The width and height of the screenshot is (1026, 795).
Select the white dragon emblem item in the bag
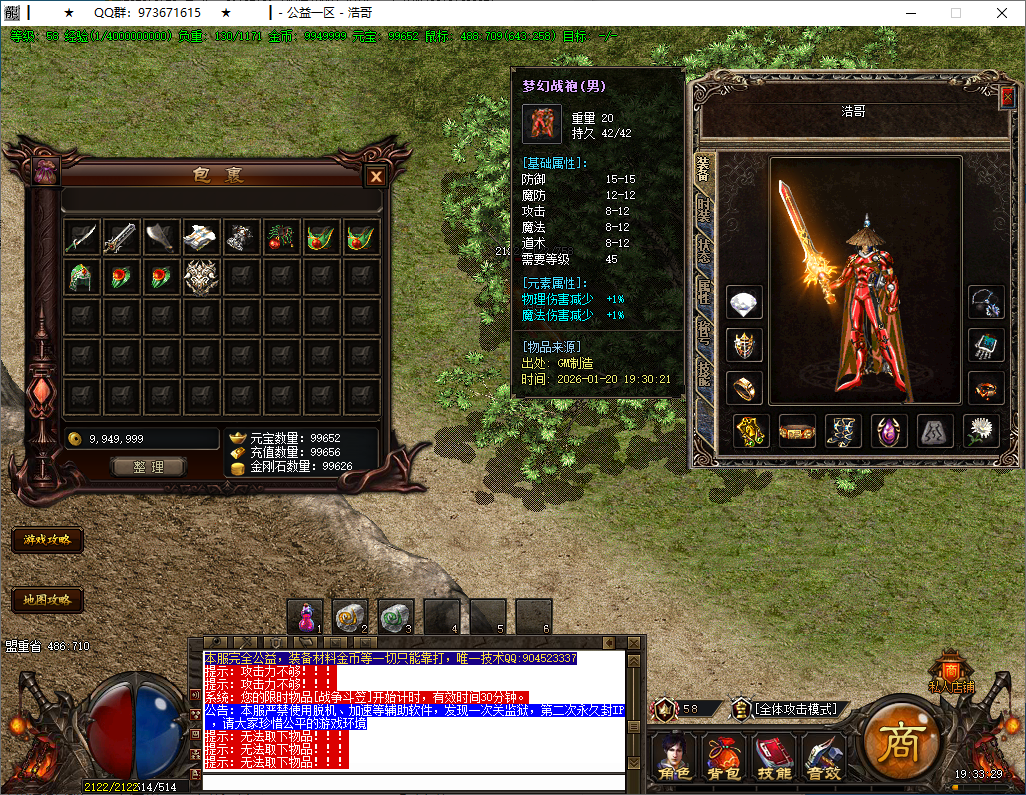coord(201,277)
